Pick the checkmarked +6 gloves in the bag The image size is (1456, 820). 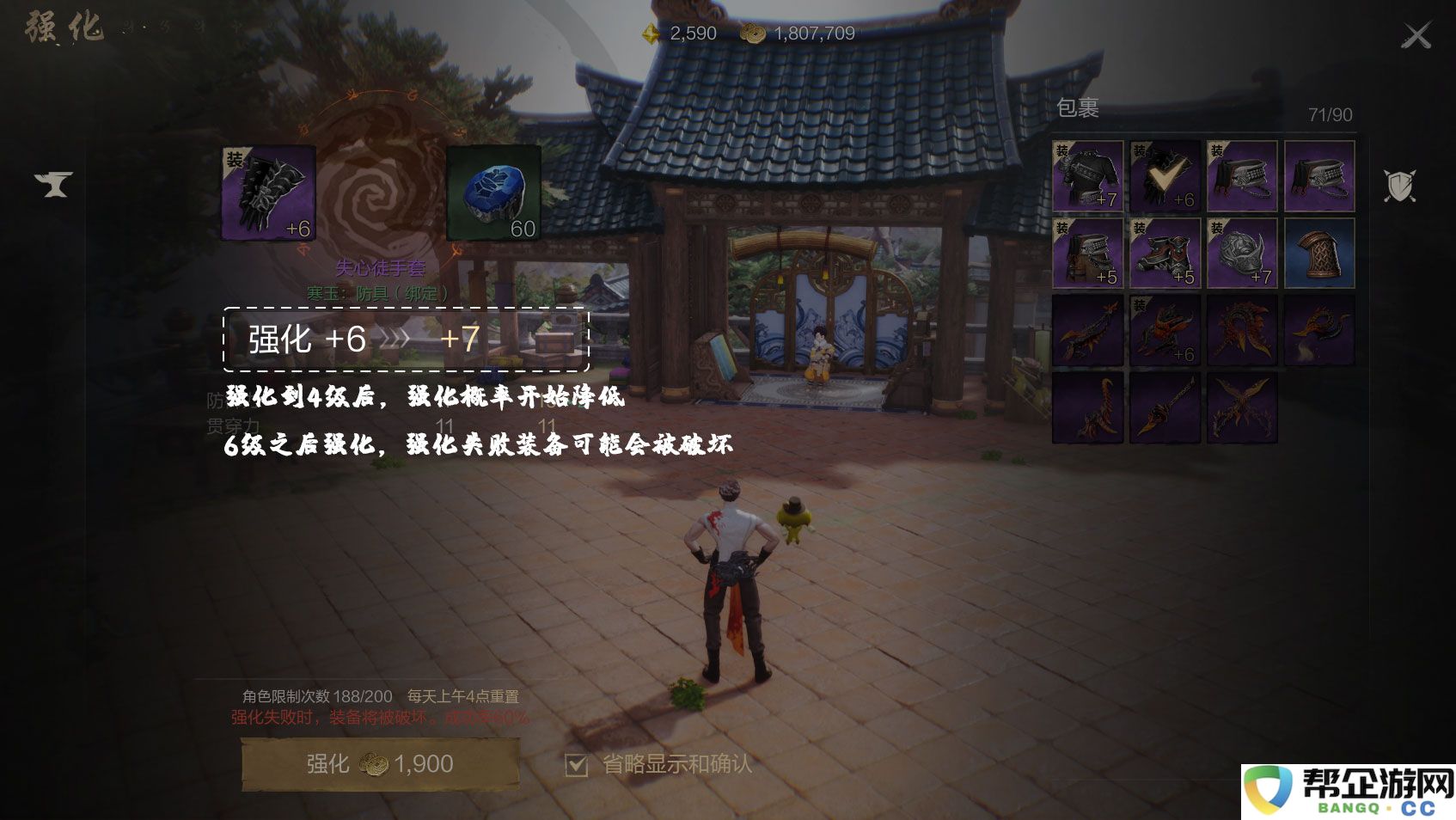tap(1165, 176)
